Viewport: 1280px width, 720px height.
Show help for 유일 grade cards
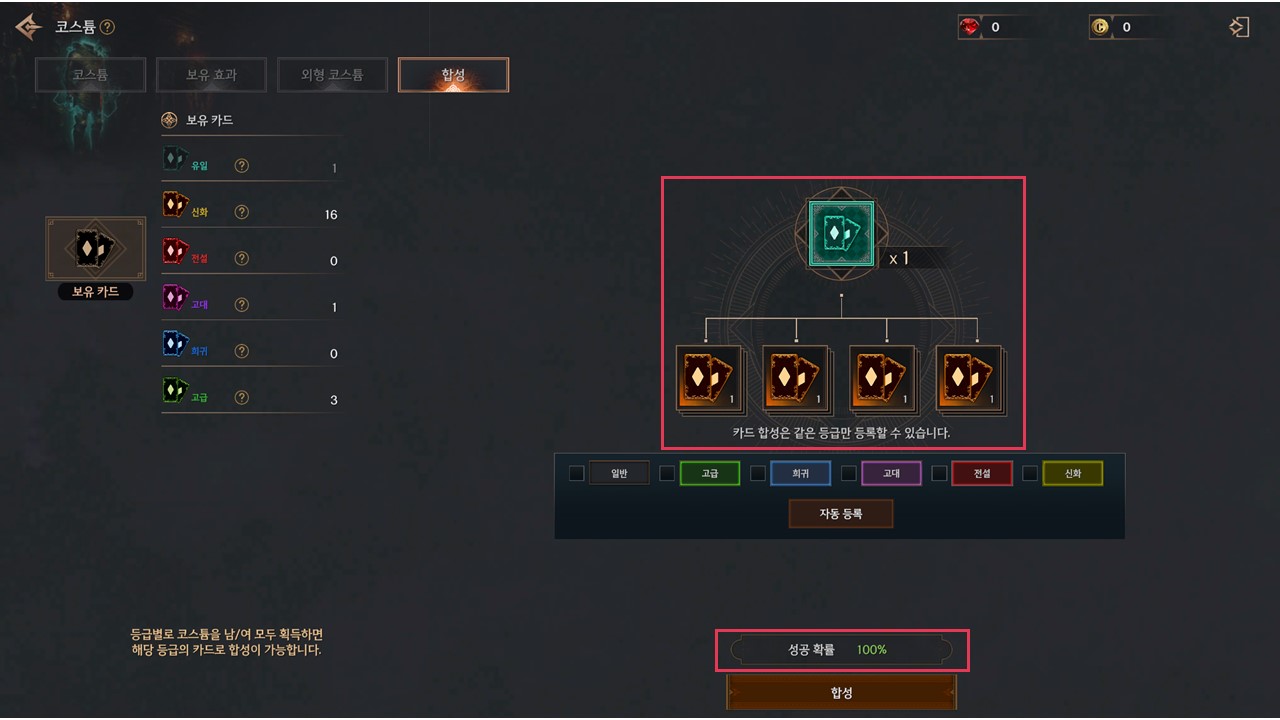pos(241,166)
